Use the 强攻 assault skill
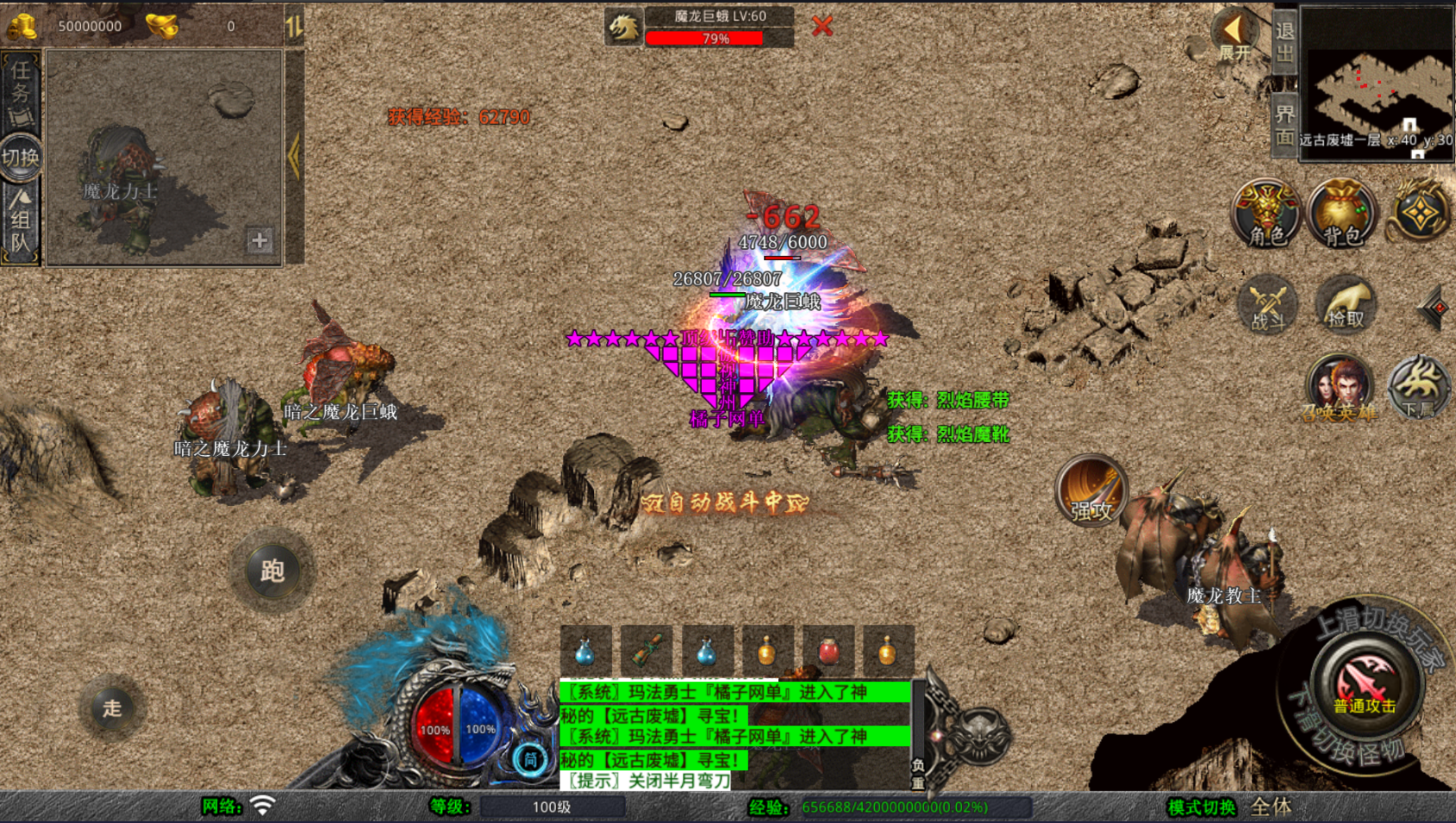 (1091, 491)
